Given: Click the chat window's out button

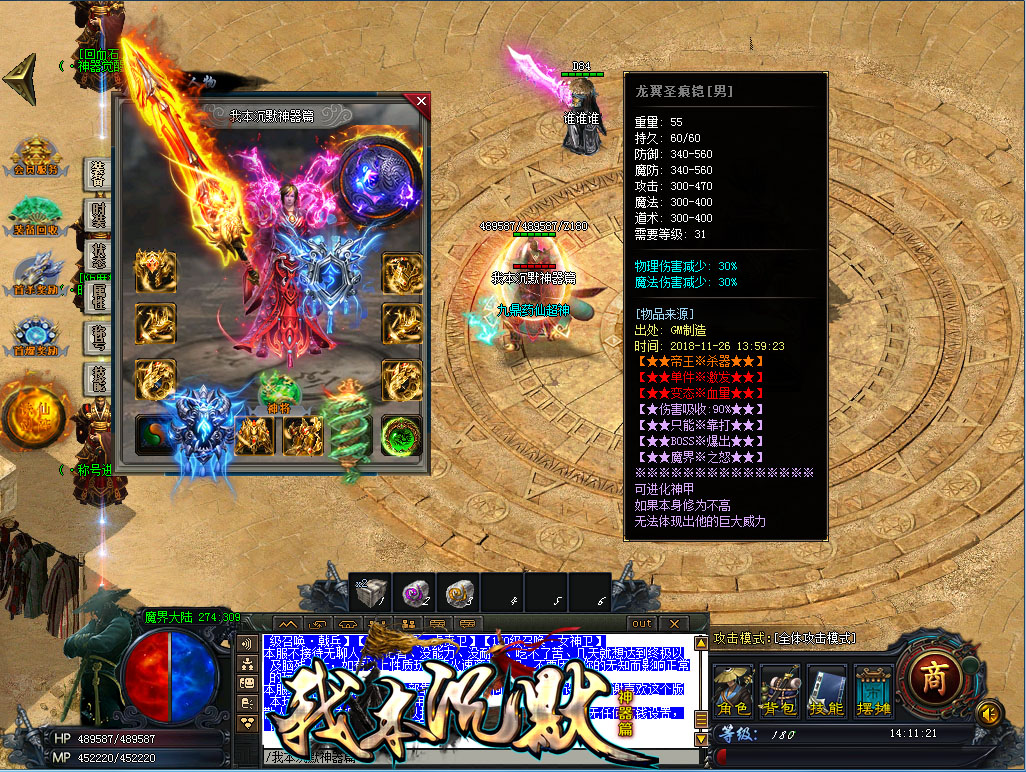Looking at the screenshot, I should (642, 623).
